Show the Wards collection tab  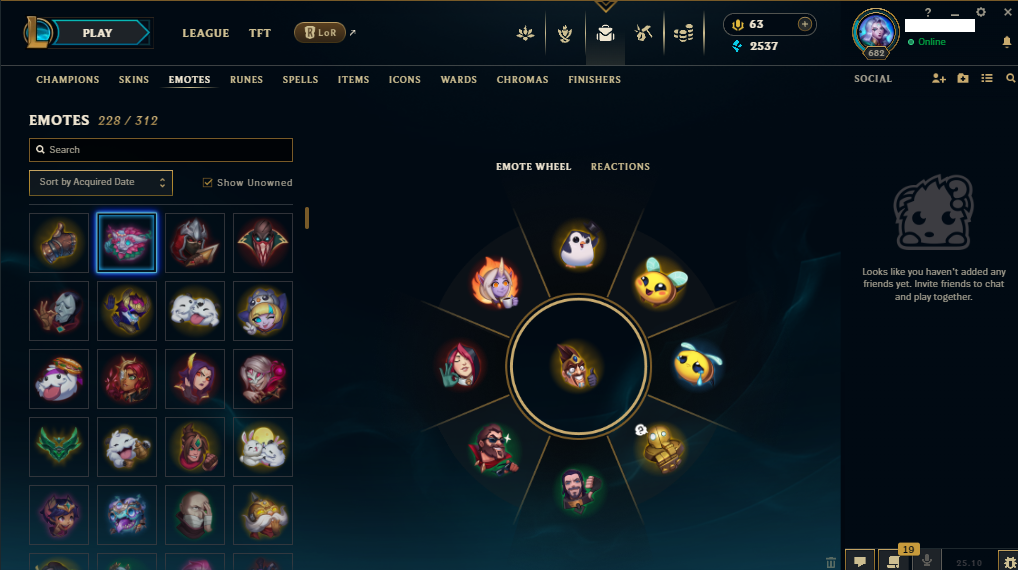(458, 79)
